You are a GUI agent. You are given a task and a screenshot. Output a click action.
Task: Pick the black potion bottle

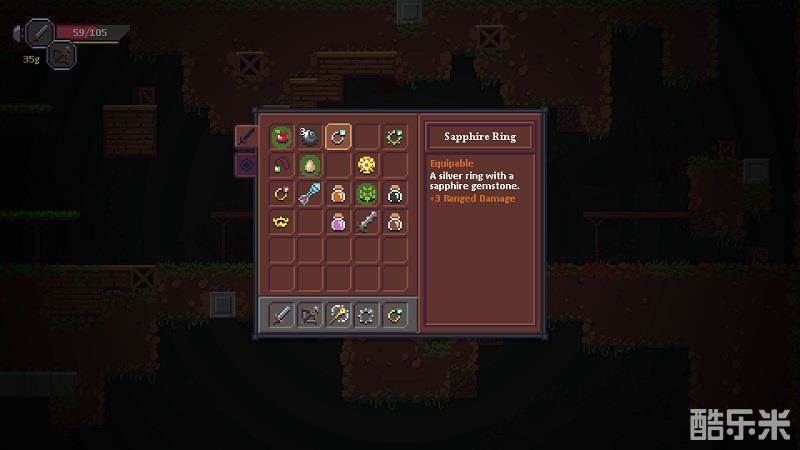point(397,194)
